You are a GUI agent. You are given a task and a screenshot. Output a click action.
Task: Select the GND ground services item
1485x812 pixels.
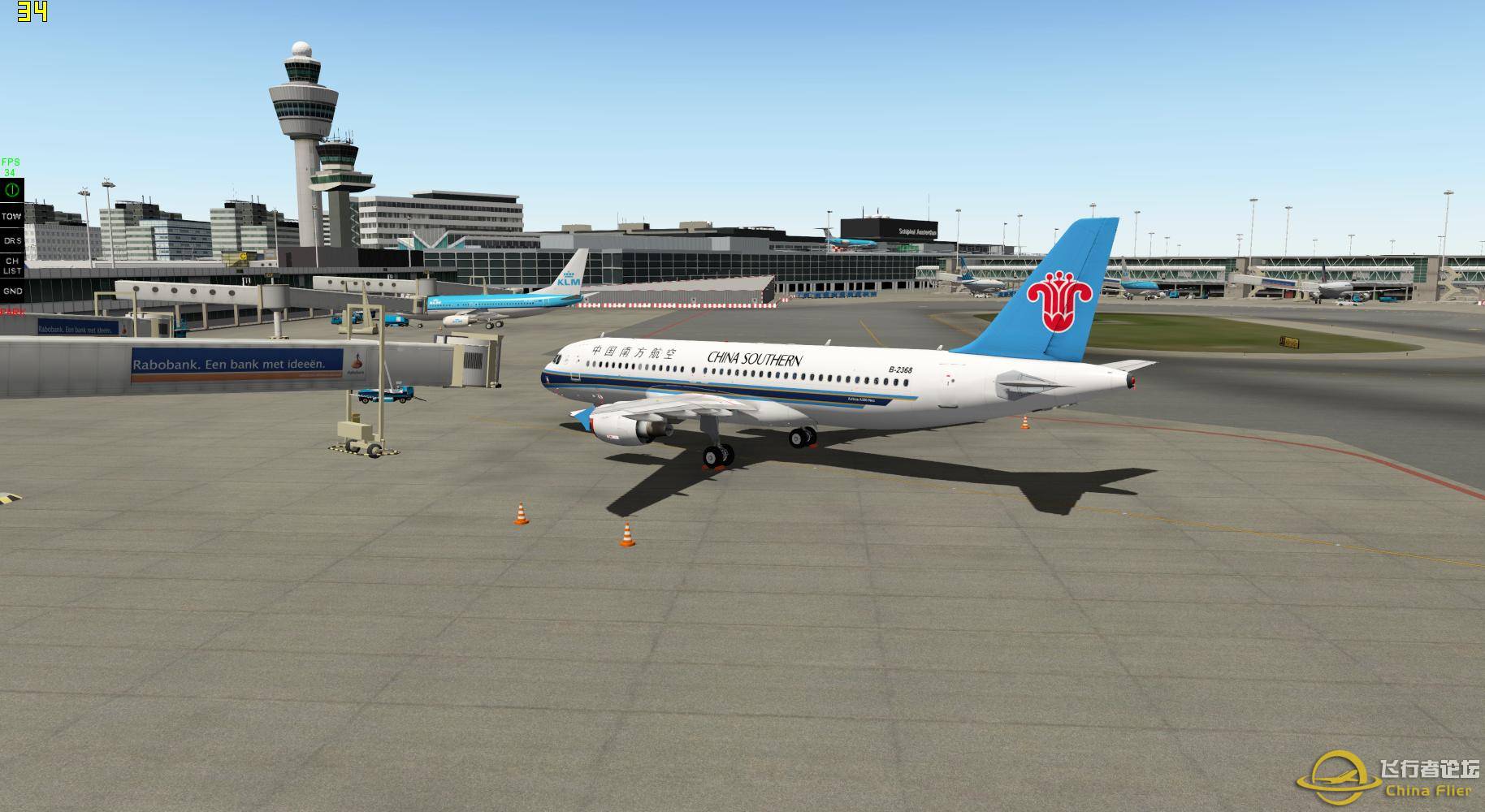pos(11,289)
